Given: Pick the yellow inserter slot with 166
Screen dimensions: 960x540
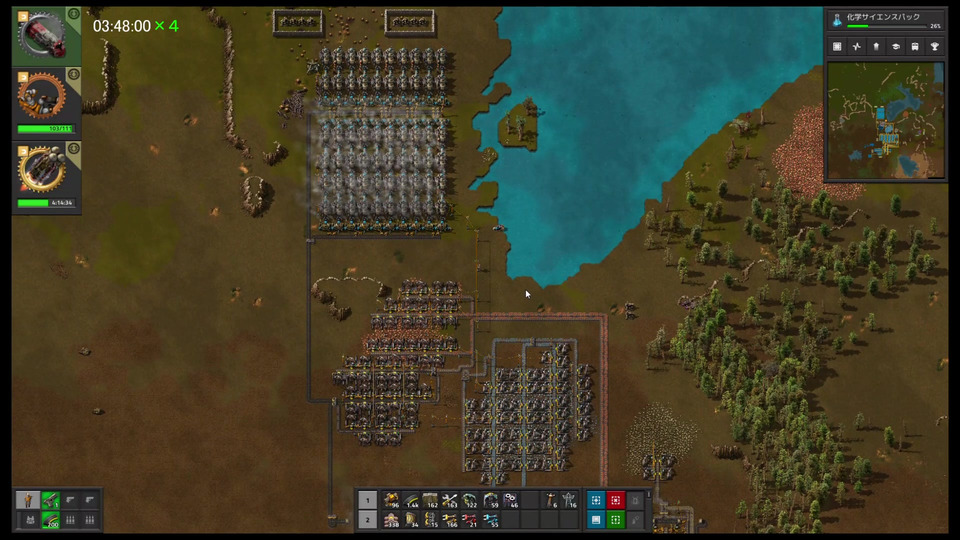Looking at the screenshot, I should coord(450,520).
